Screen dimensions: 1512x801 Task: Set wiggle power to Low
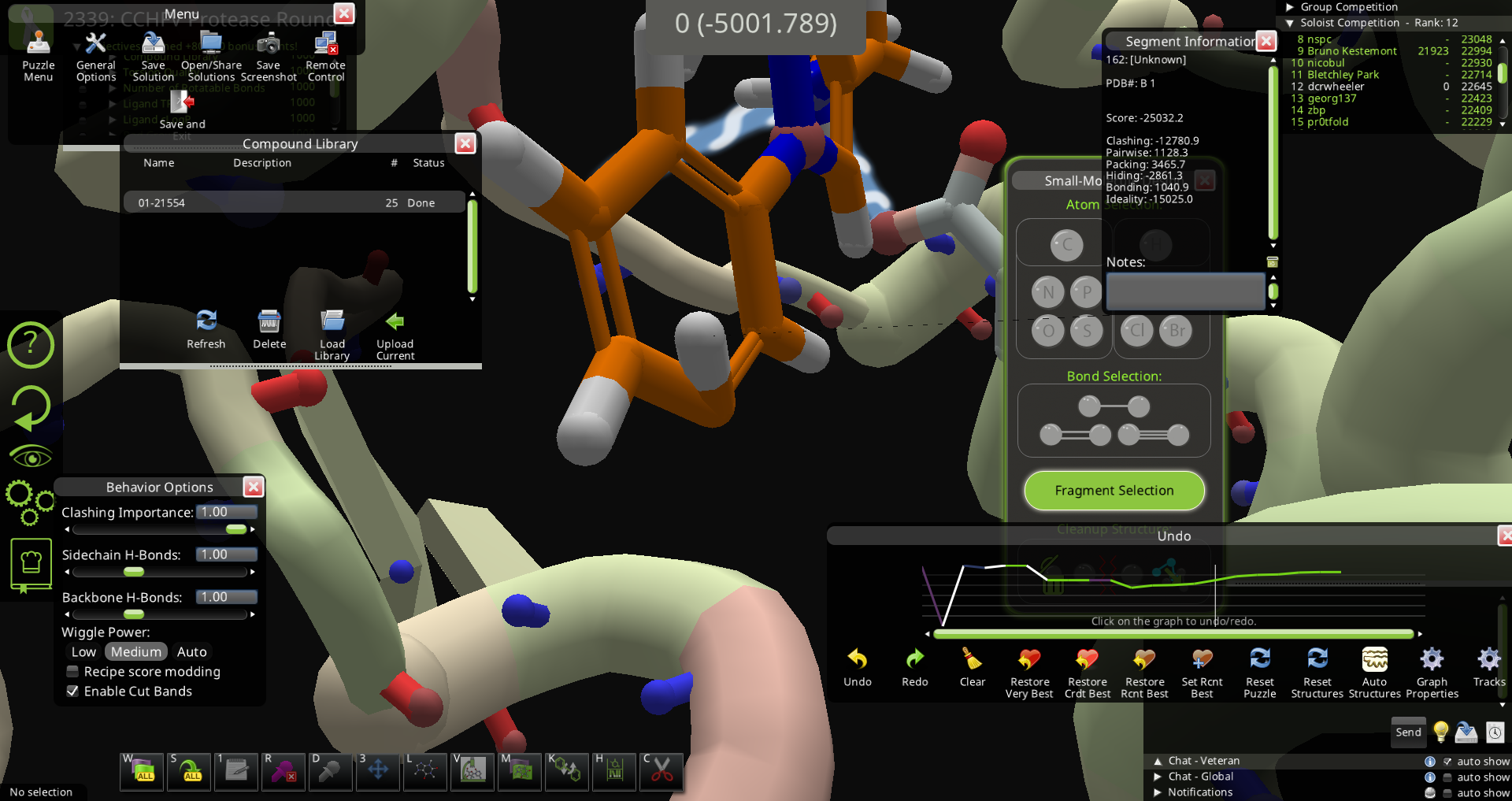click(x=83, y=652)
